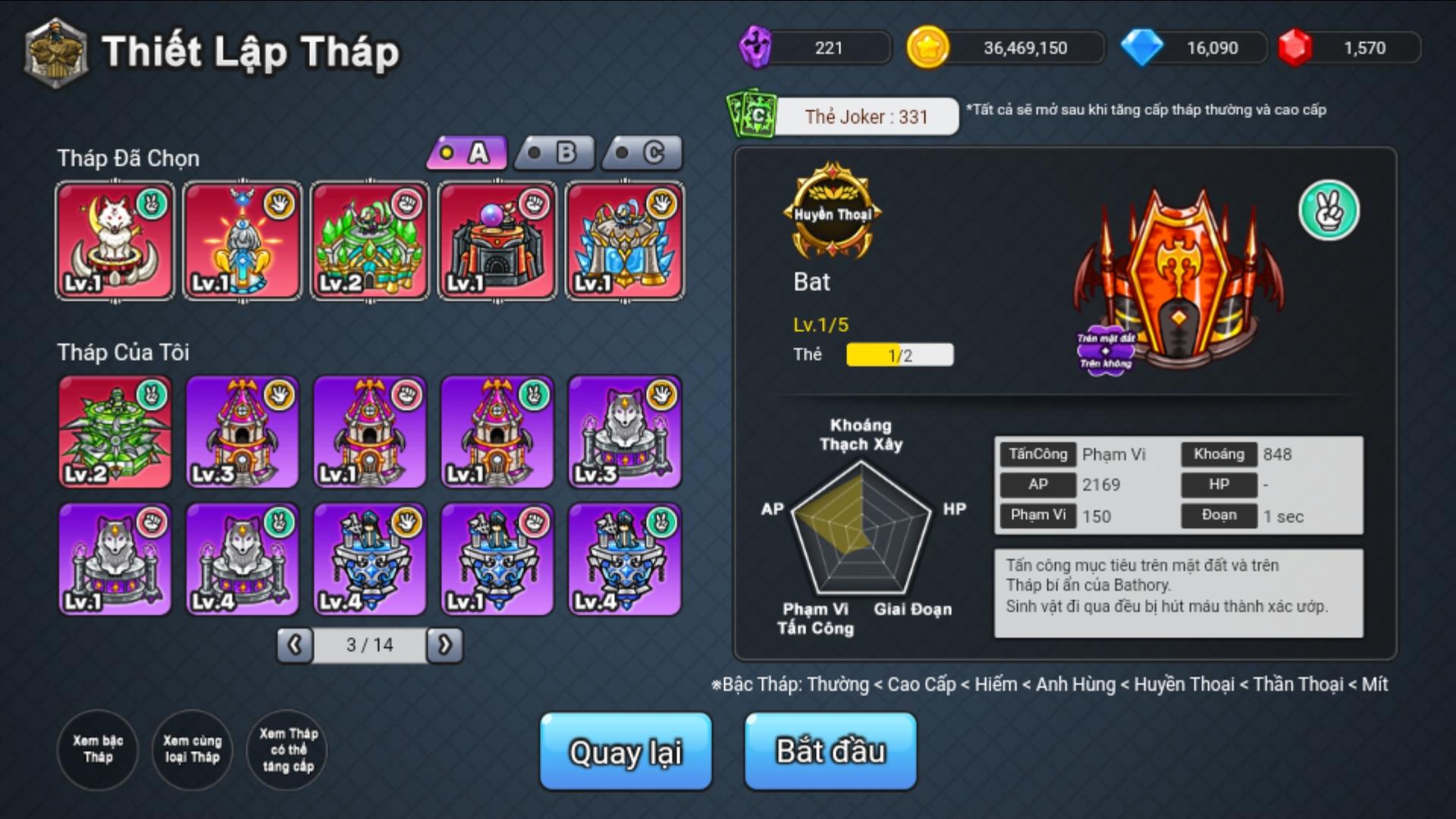
Task: Show towers that can be upgraded
Action: (287, 749)
